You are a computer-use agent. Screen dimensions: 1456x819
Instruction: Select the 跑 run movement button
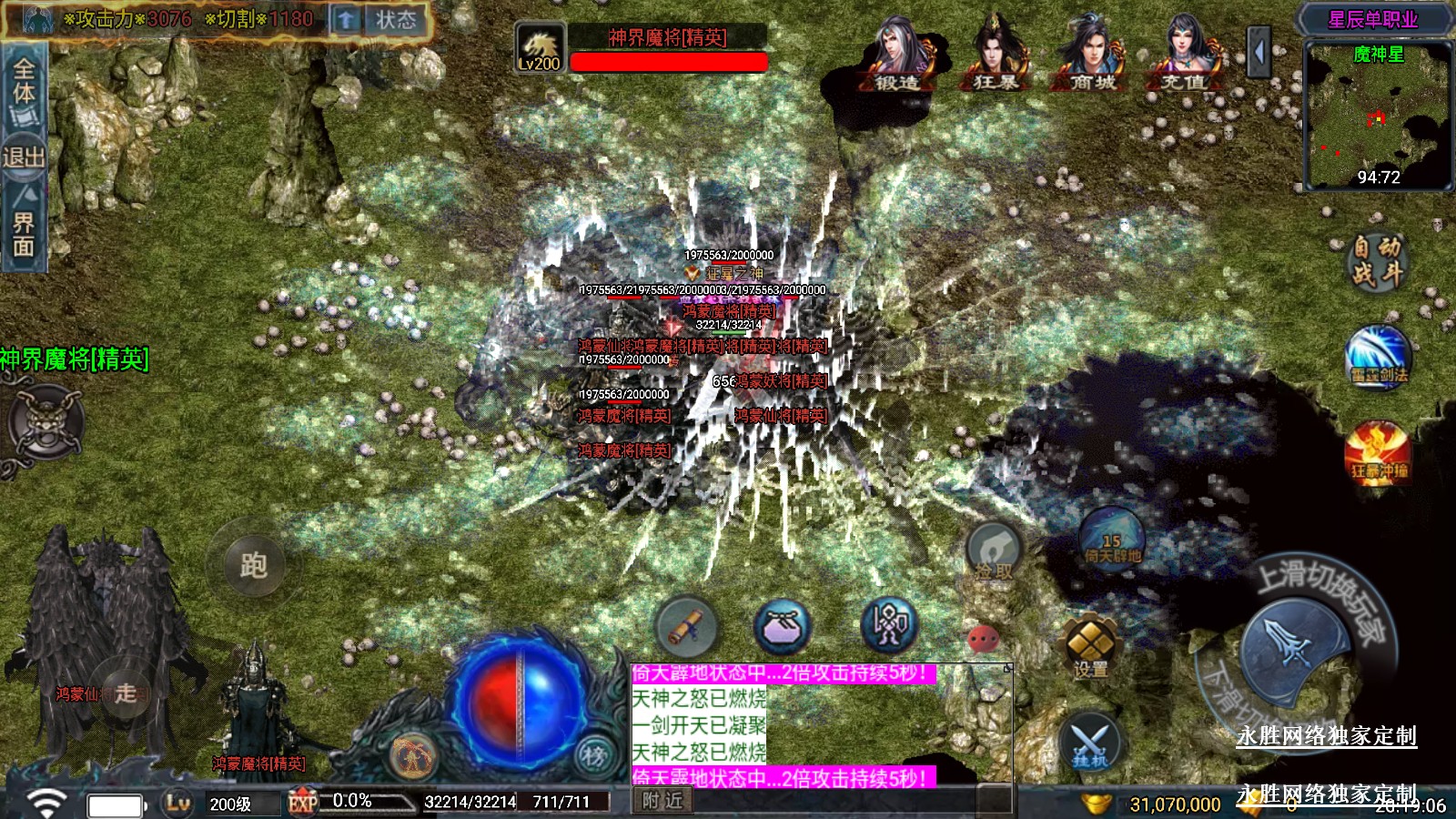253,565
